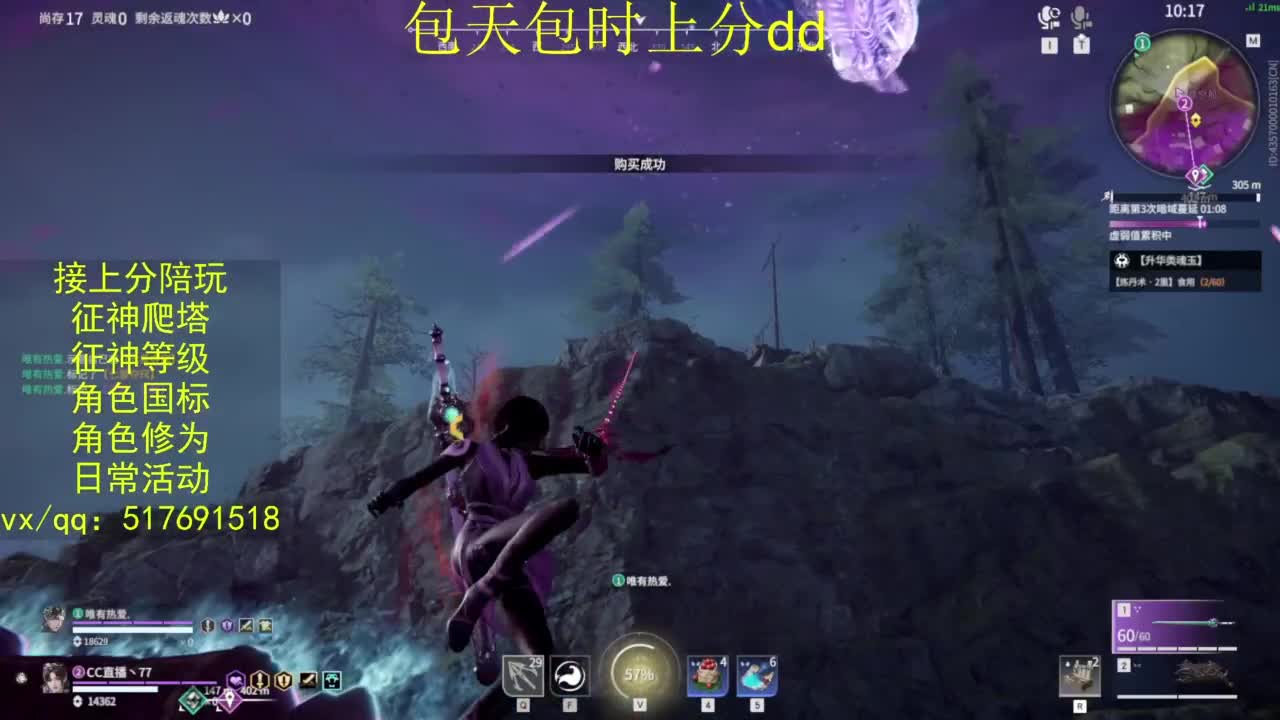Image resolution: width=1280 pixels, height=720 pixels.
Task: Select the Q throwing dart skill icon
Action: (523, 675)
